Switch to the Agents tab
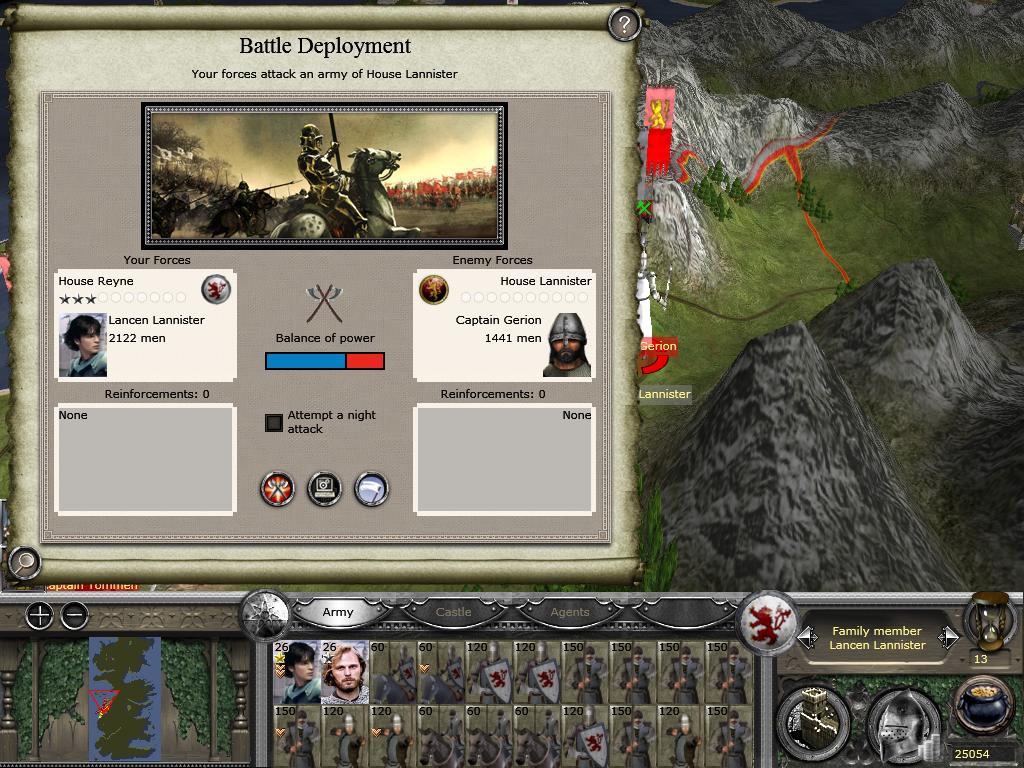 tap(570, 612)
